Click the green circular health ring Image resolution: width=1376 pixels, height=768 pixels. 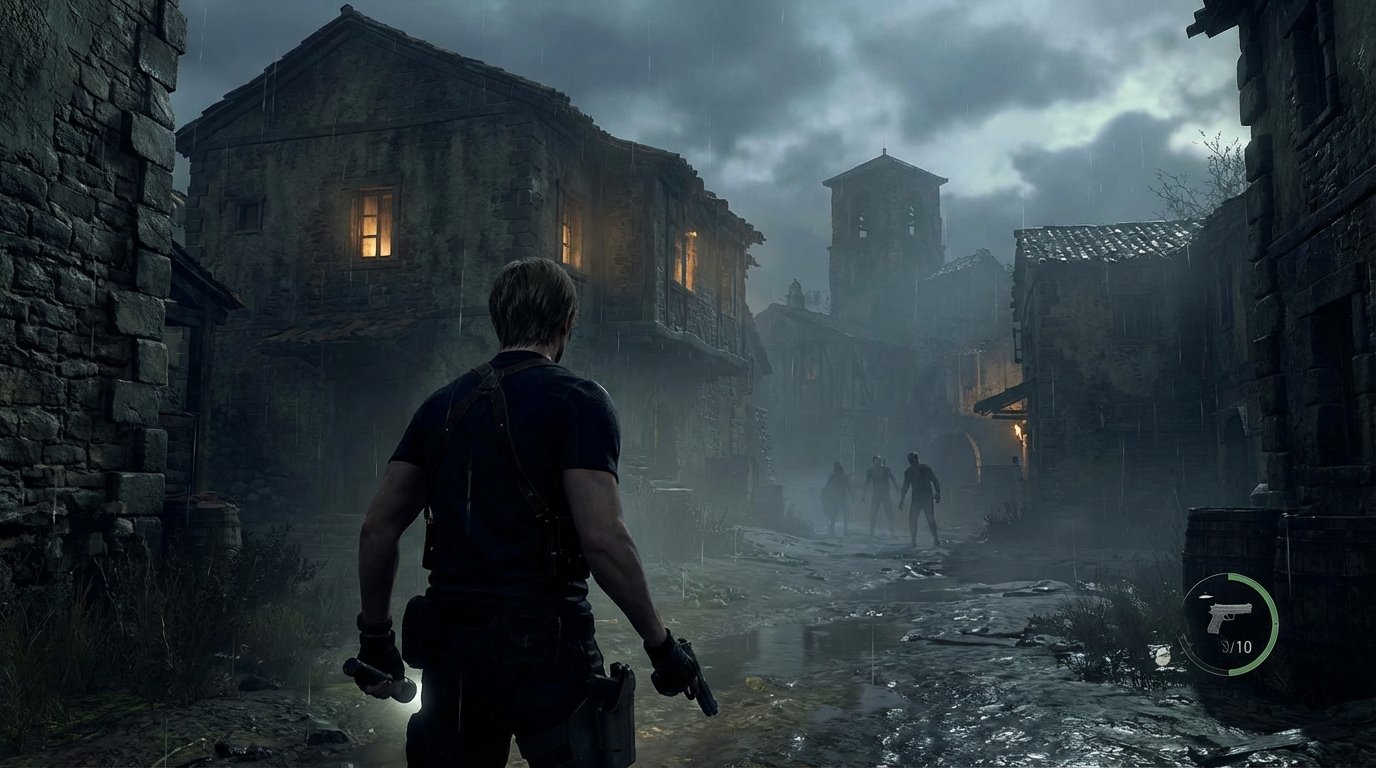tap(1272, 620)
